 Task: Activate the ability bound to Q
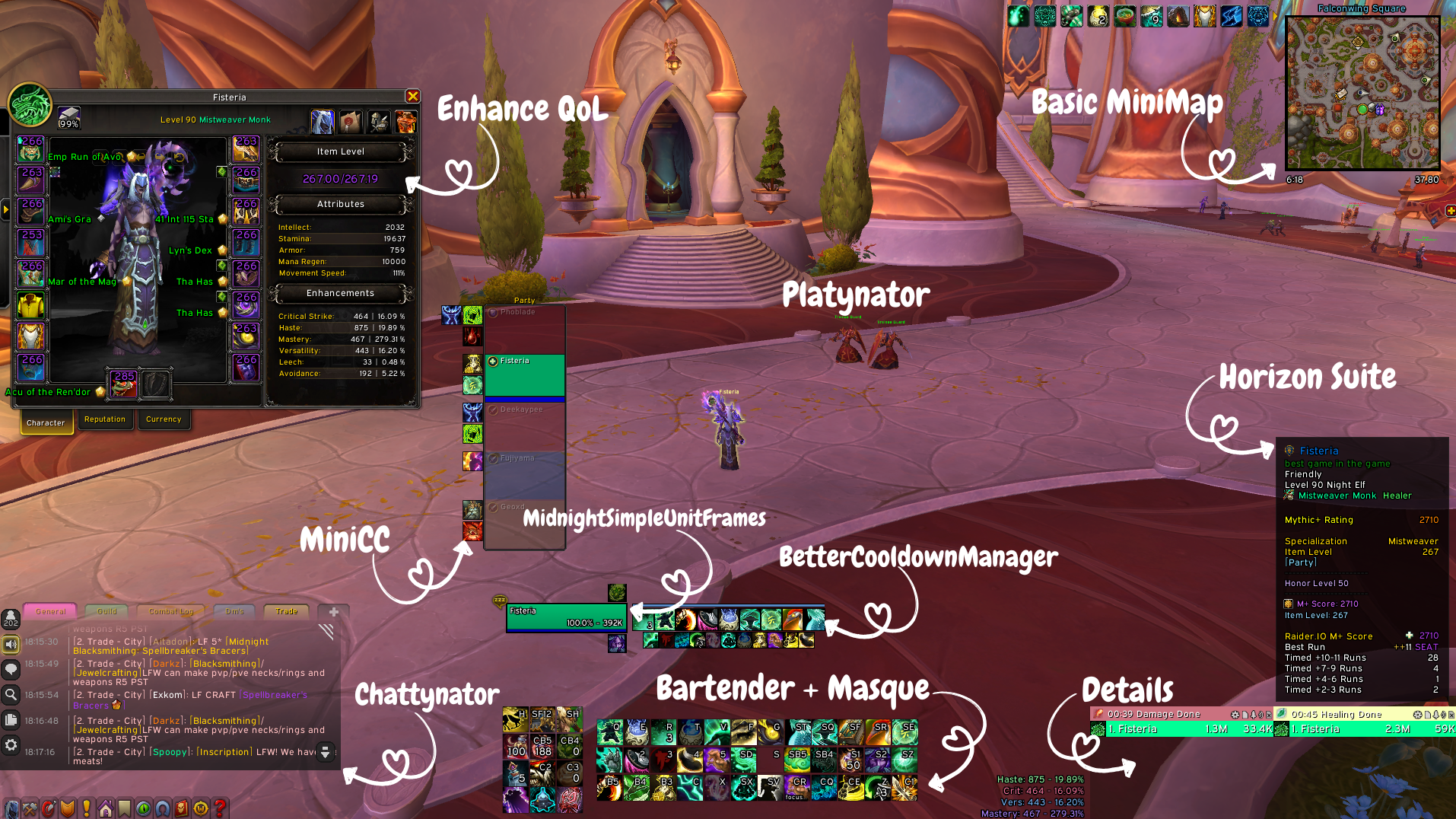(x=610, y=733)
